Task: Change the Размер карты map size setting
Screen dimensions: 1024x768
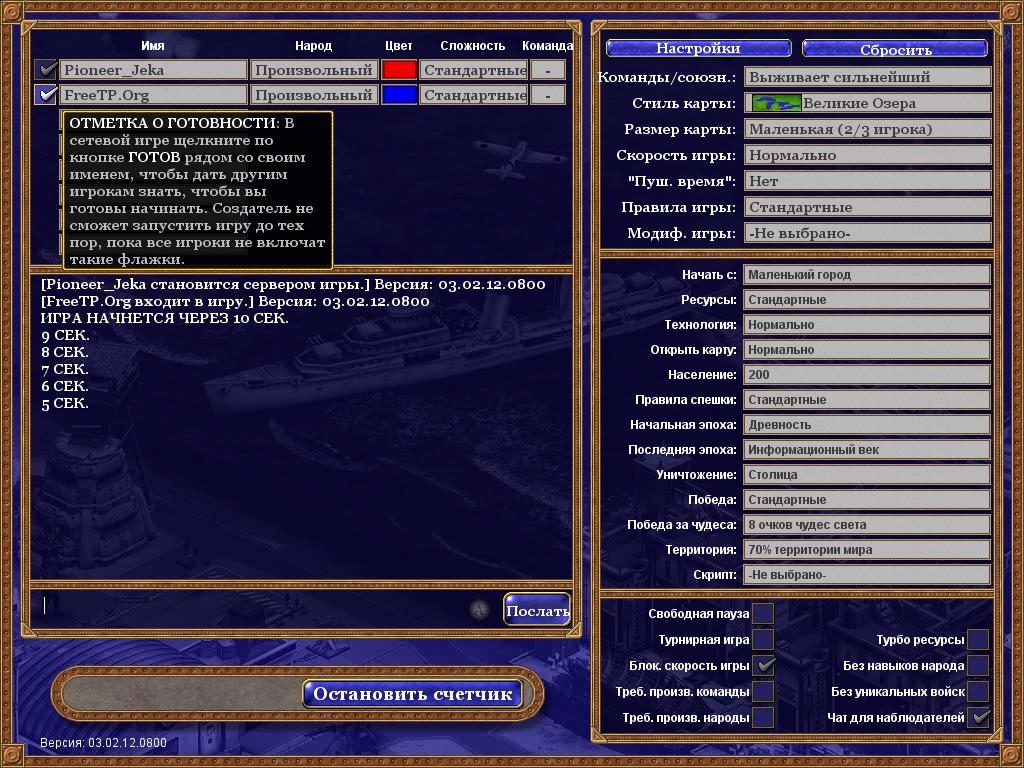Action: click(867, 129)
